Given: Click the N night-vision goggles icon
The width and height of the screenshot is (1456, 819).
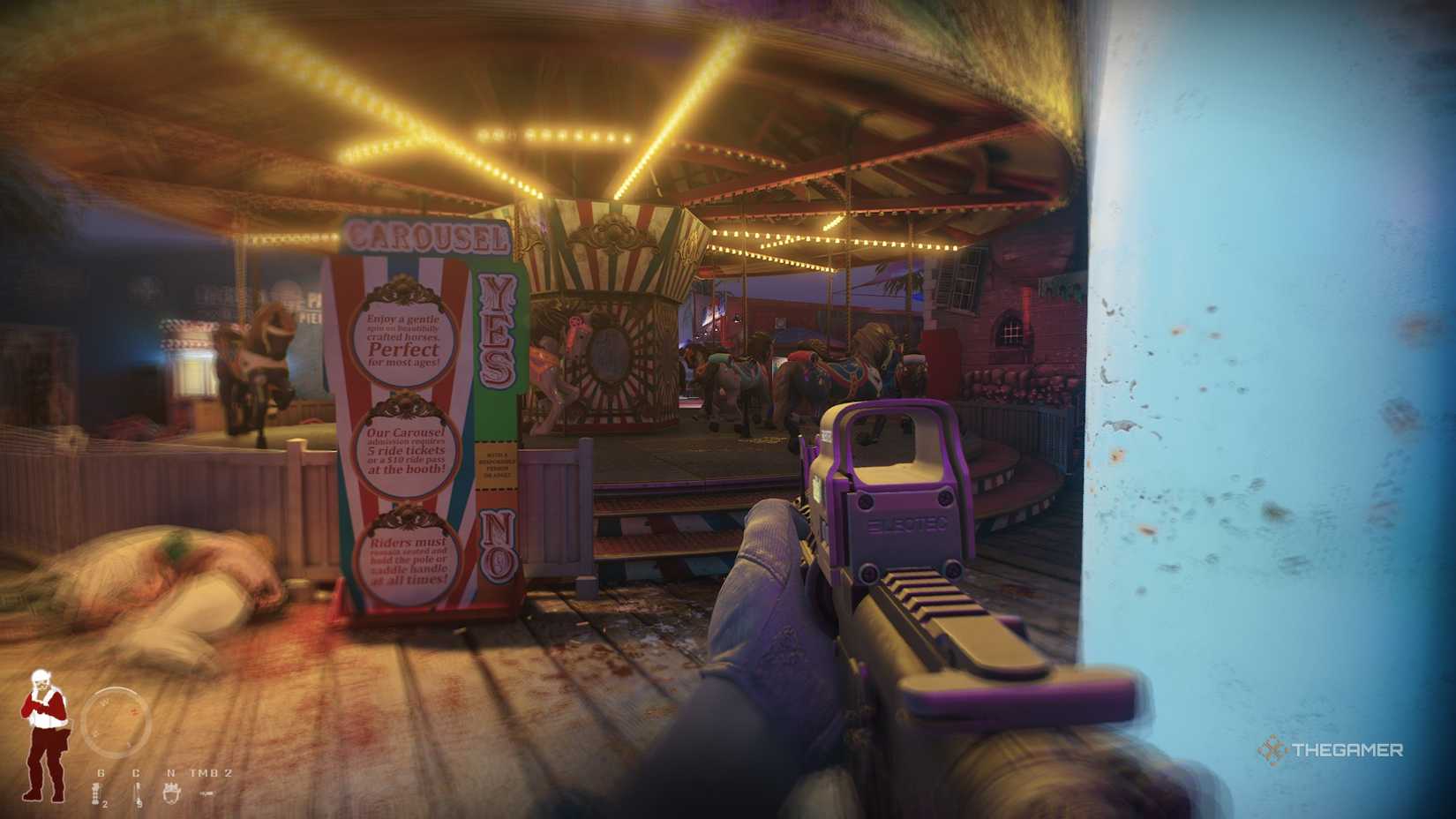Looking at the screenshot, I should [x=171, y=792].
